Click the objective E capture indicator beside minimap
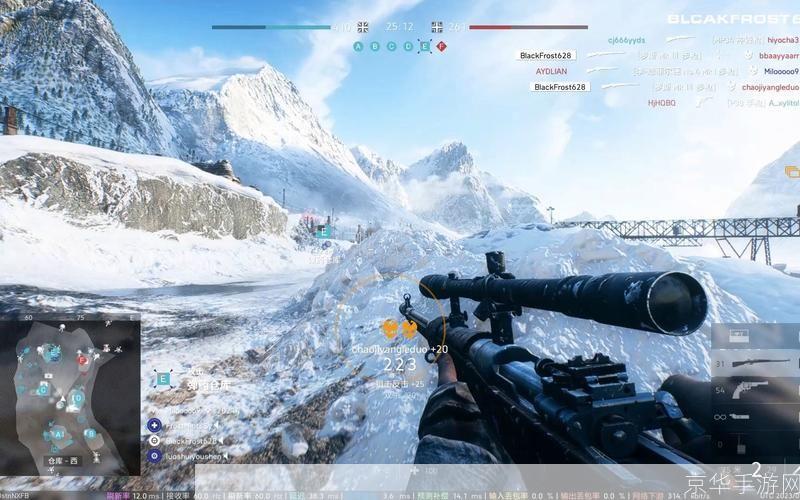 coord(162,379)
